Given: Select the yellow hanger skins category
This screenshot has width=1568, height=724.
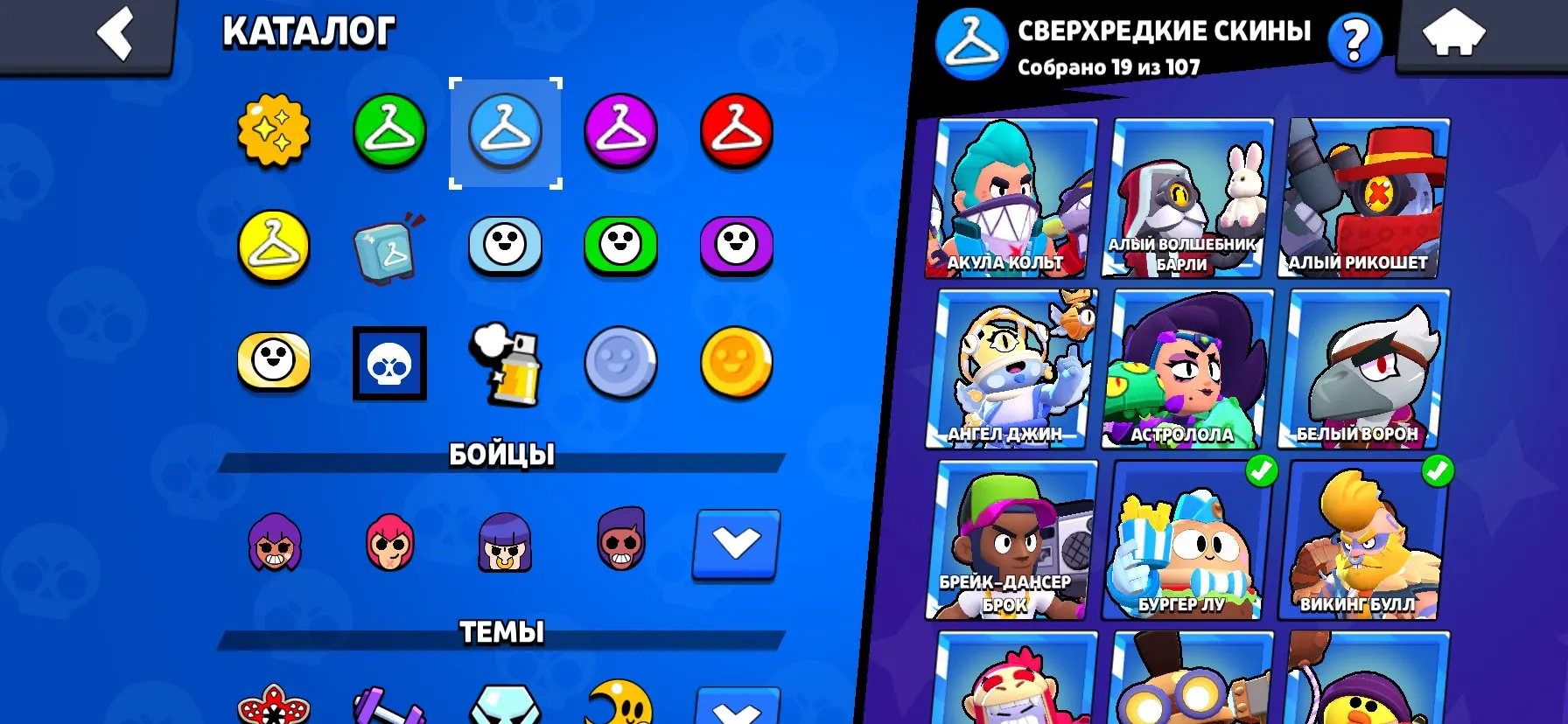Looking at the screenshot, I should click(x=272, y=247).
